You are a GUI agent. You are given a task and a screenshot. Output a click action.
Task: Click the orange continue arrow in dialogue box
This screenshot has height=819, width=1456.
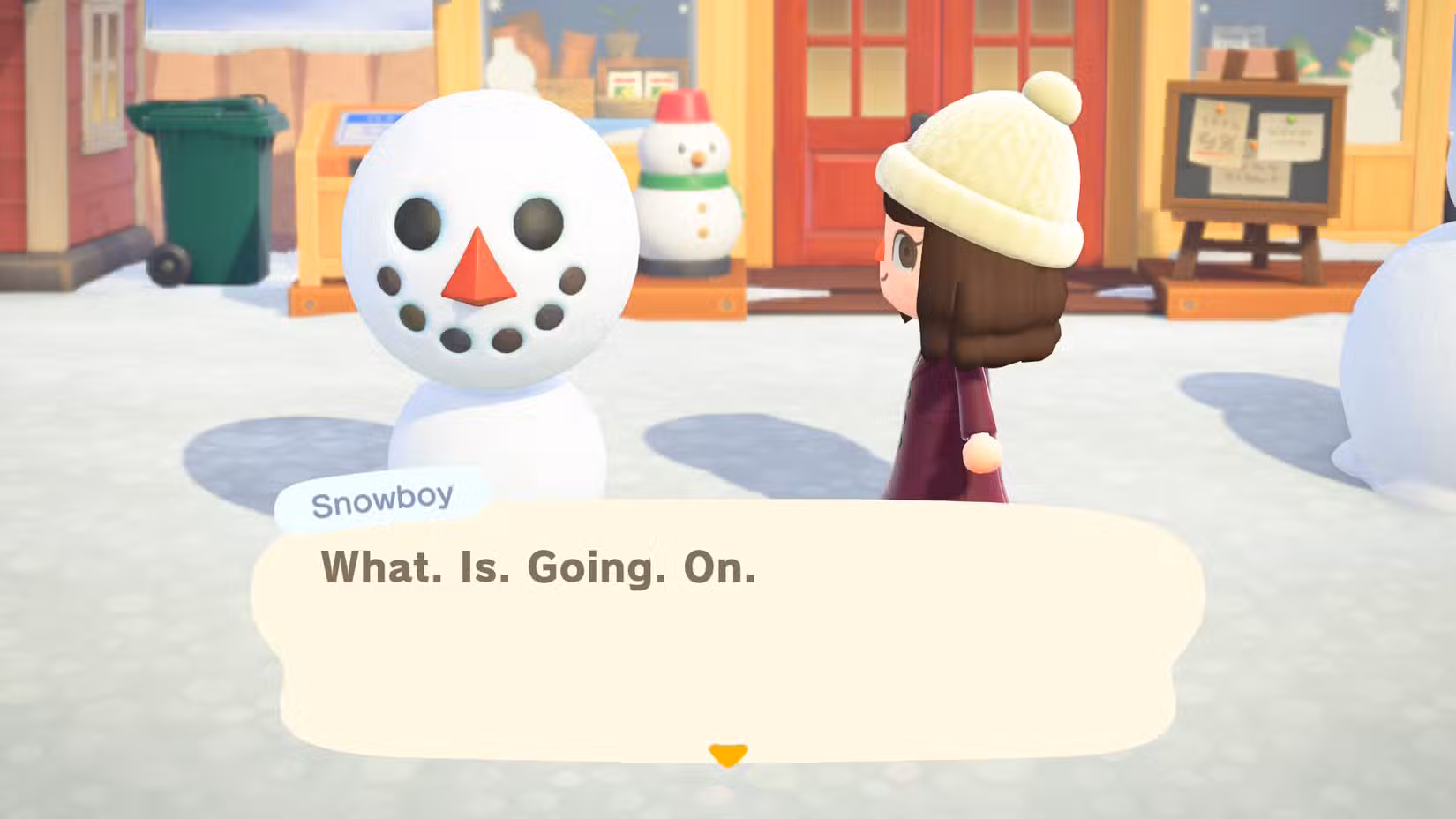click(x=726, y=753)
